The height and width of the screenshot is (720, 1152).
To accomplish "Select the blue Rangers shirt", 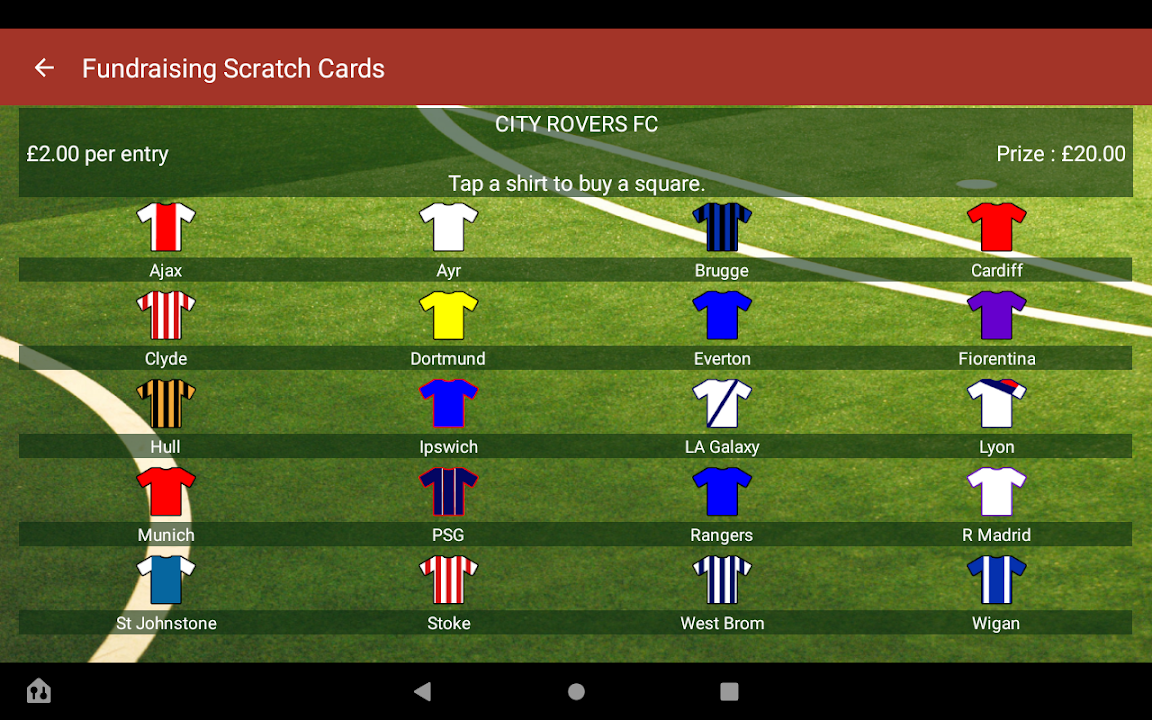I will point(722,491).
